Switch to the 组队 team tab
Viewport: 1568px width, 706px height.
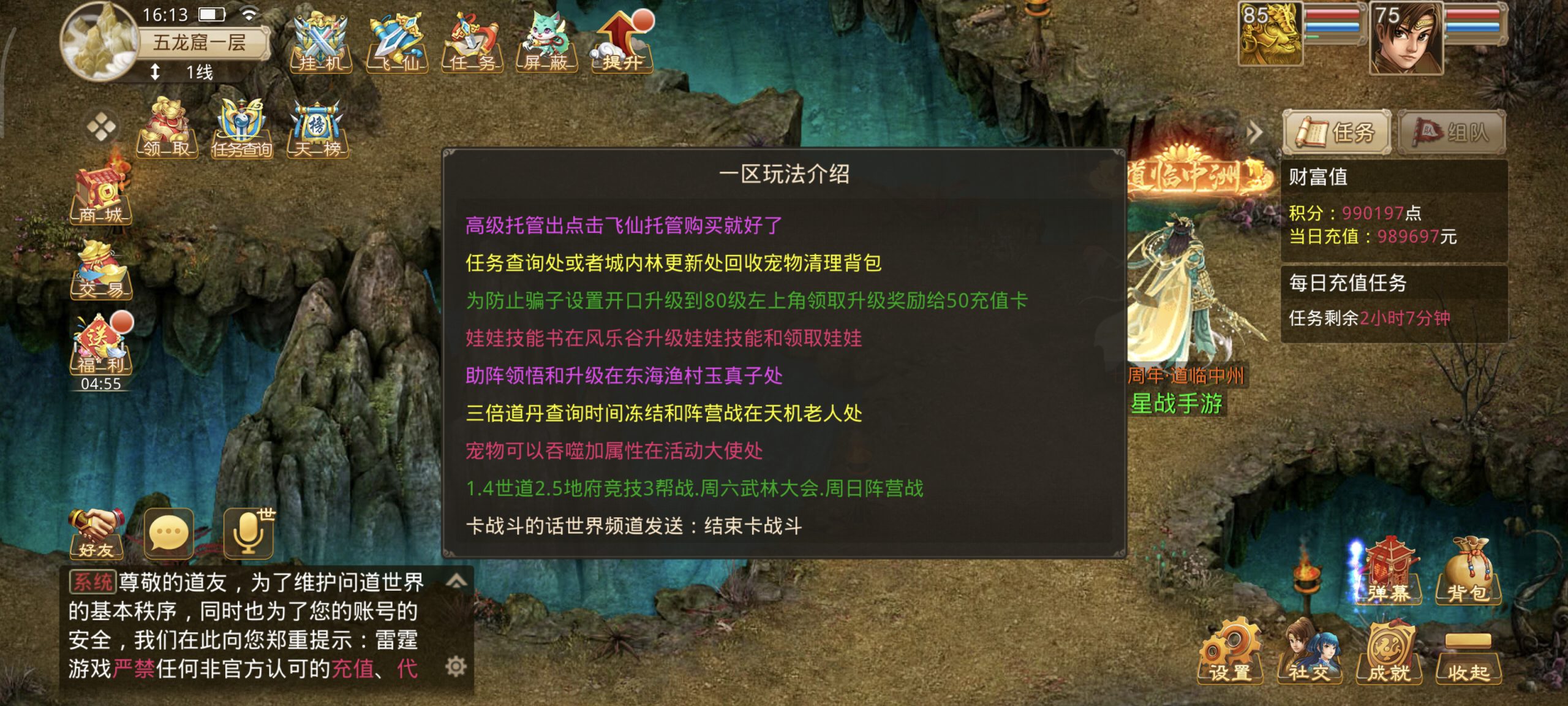click(x=1452, y=132)
